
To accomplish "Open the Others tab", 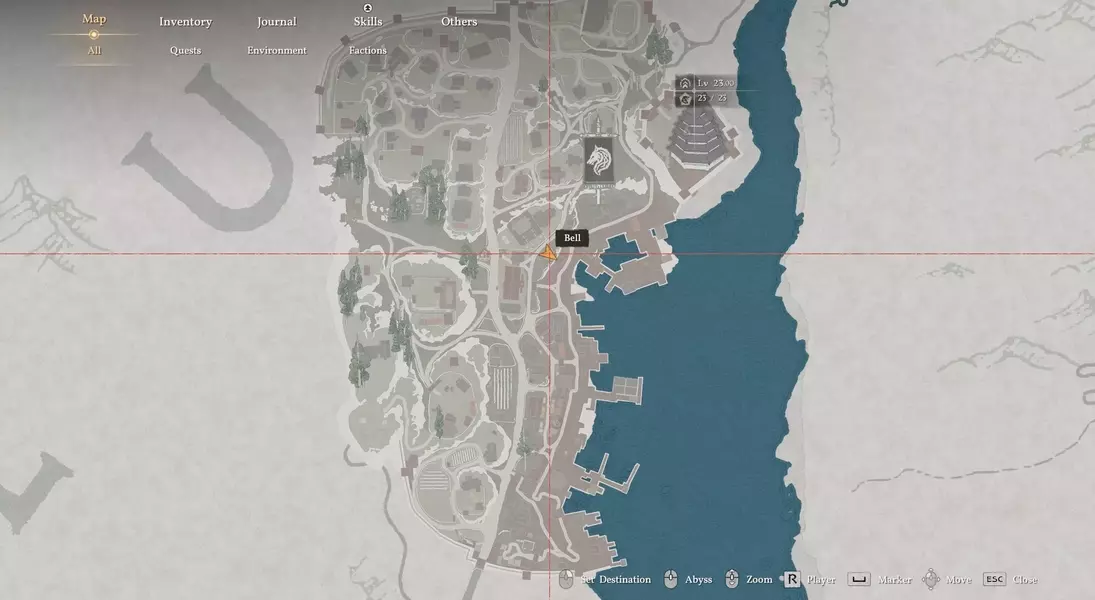I will click(x=459, y=21).
